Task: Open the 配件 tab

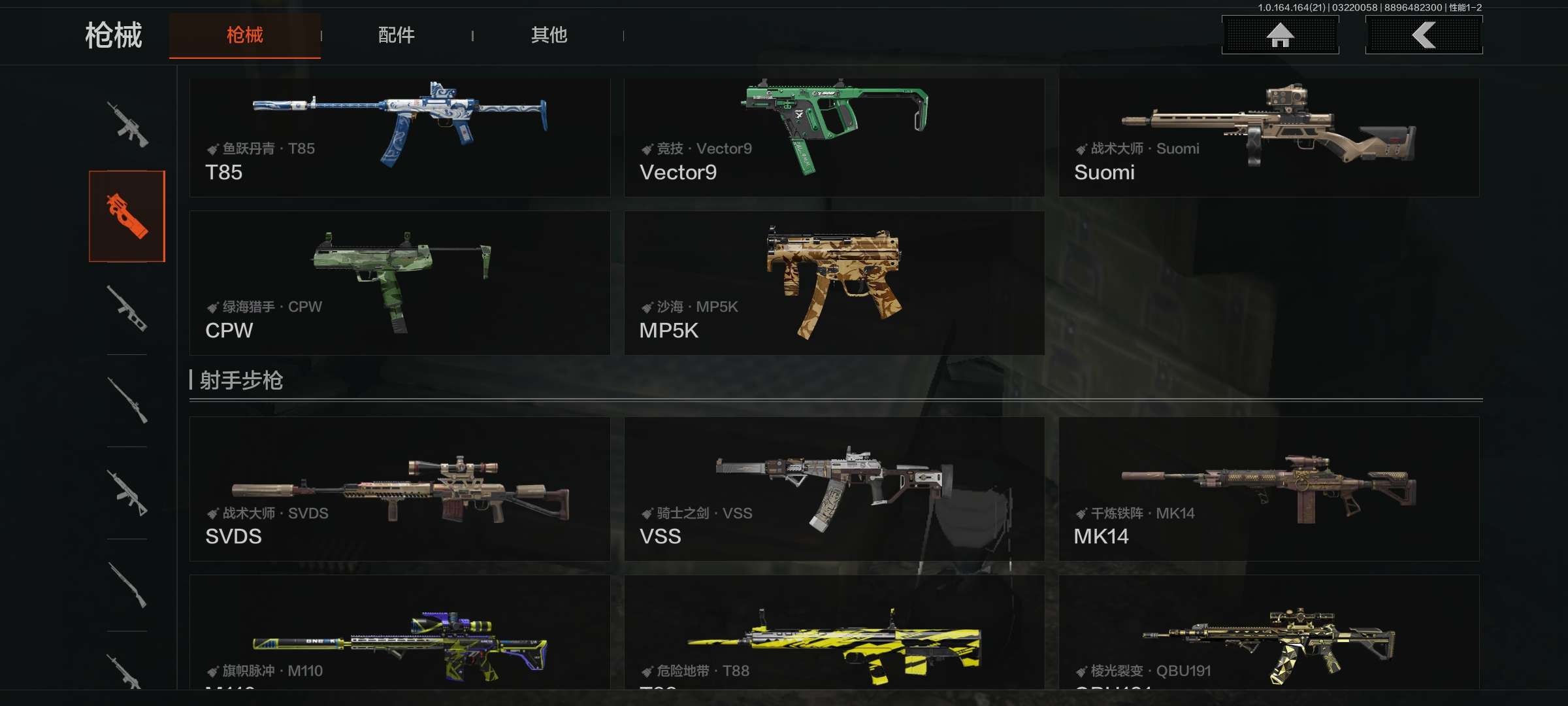Action: [396, 35]
